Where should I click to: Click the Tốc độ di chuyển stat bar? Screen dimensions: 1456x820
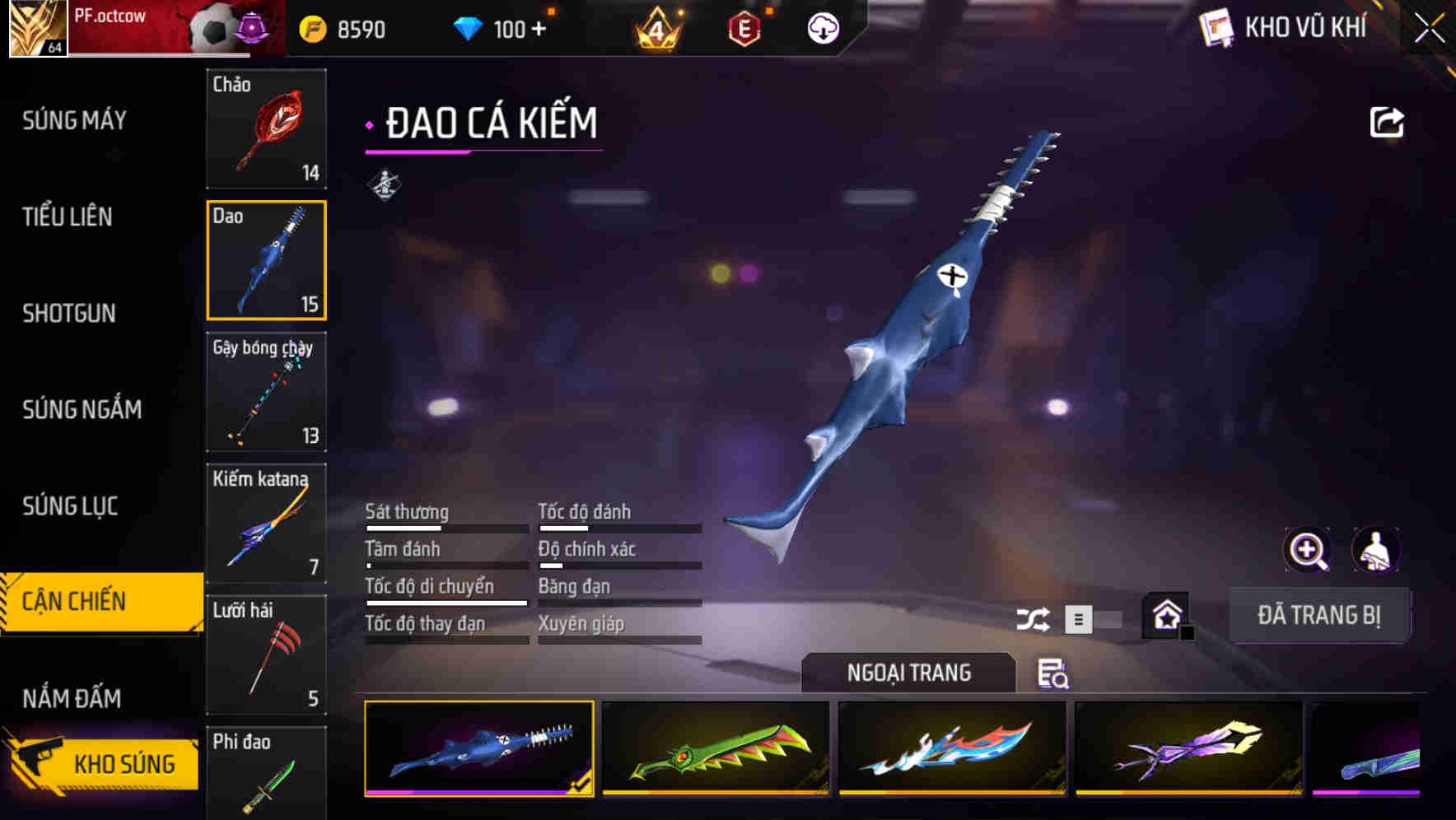pos(446,603)
